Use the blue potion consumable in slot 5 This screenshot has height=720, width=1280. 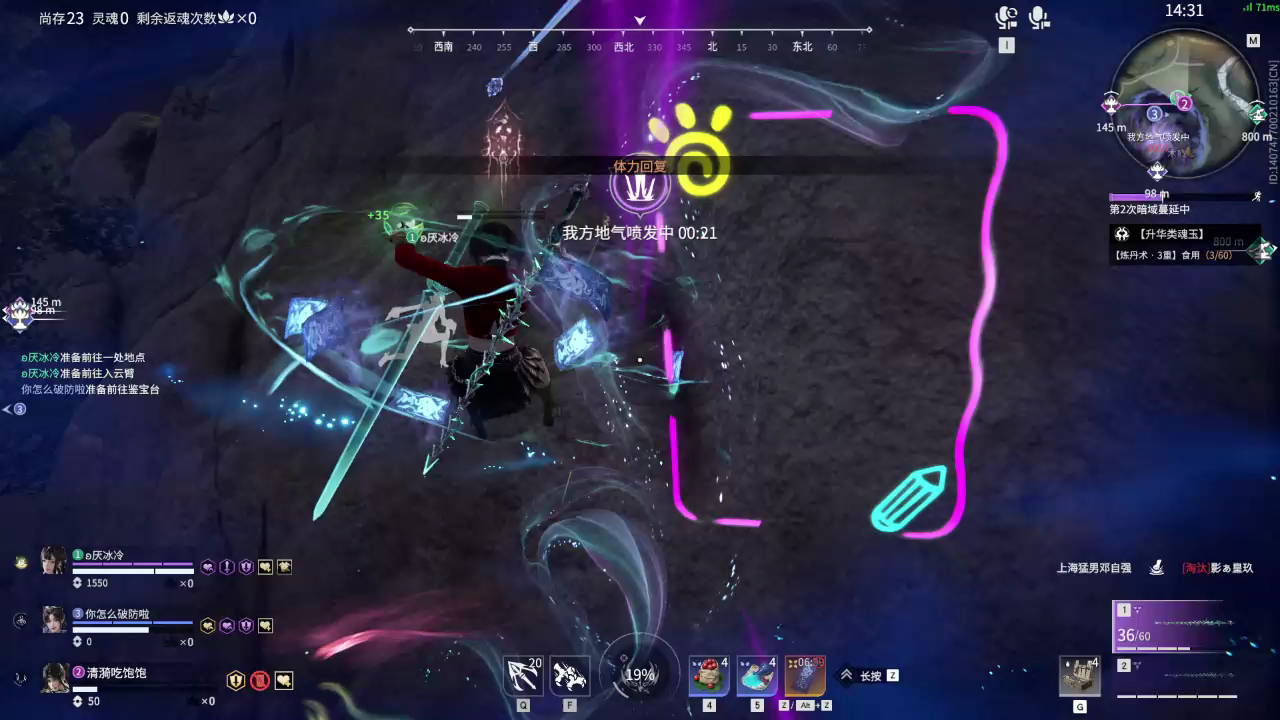click(x=757, y=675)
